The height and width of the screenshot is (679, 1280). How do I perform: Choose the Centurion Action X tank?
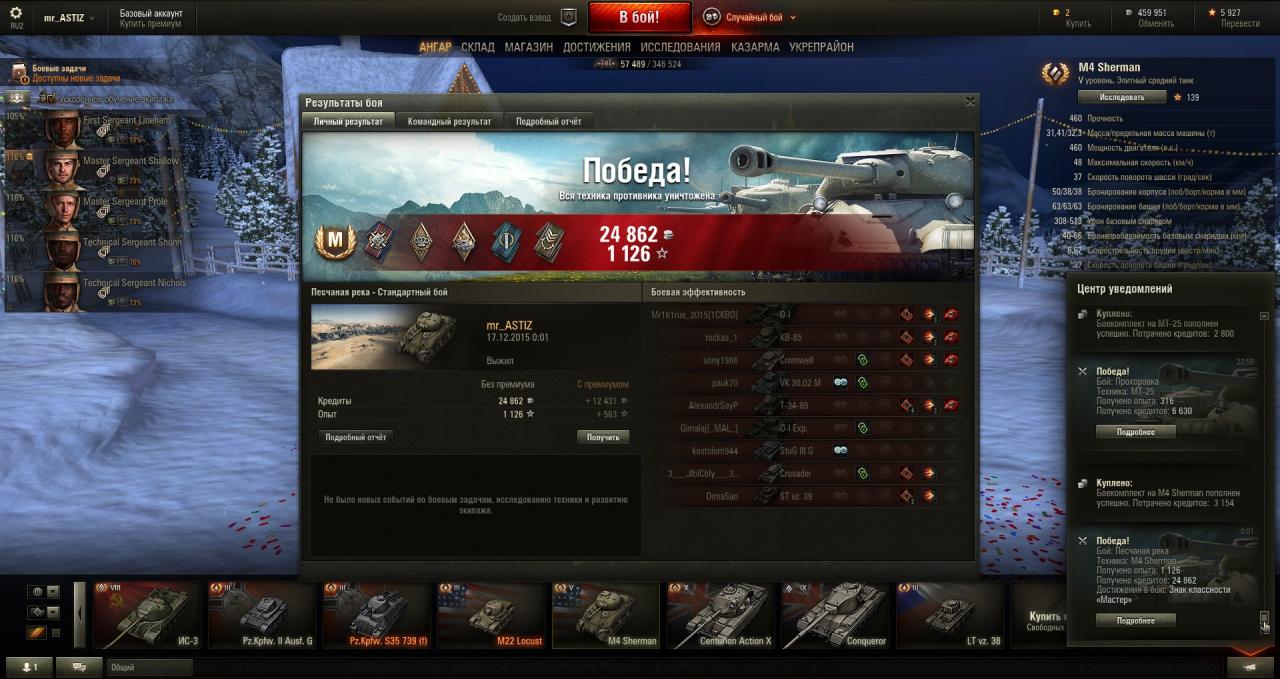point(720,615)
